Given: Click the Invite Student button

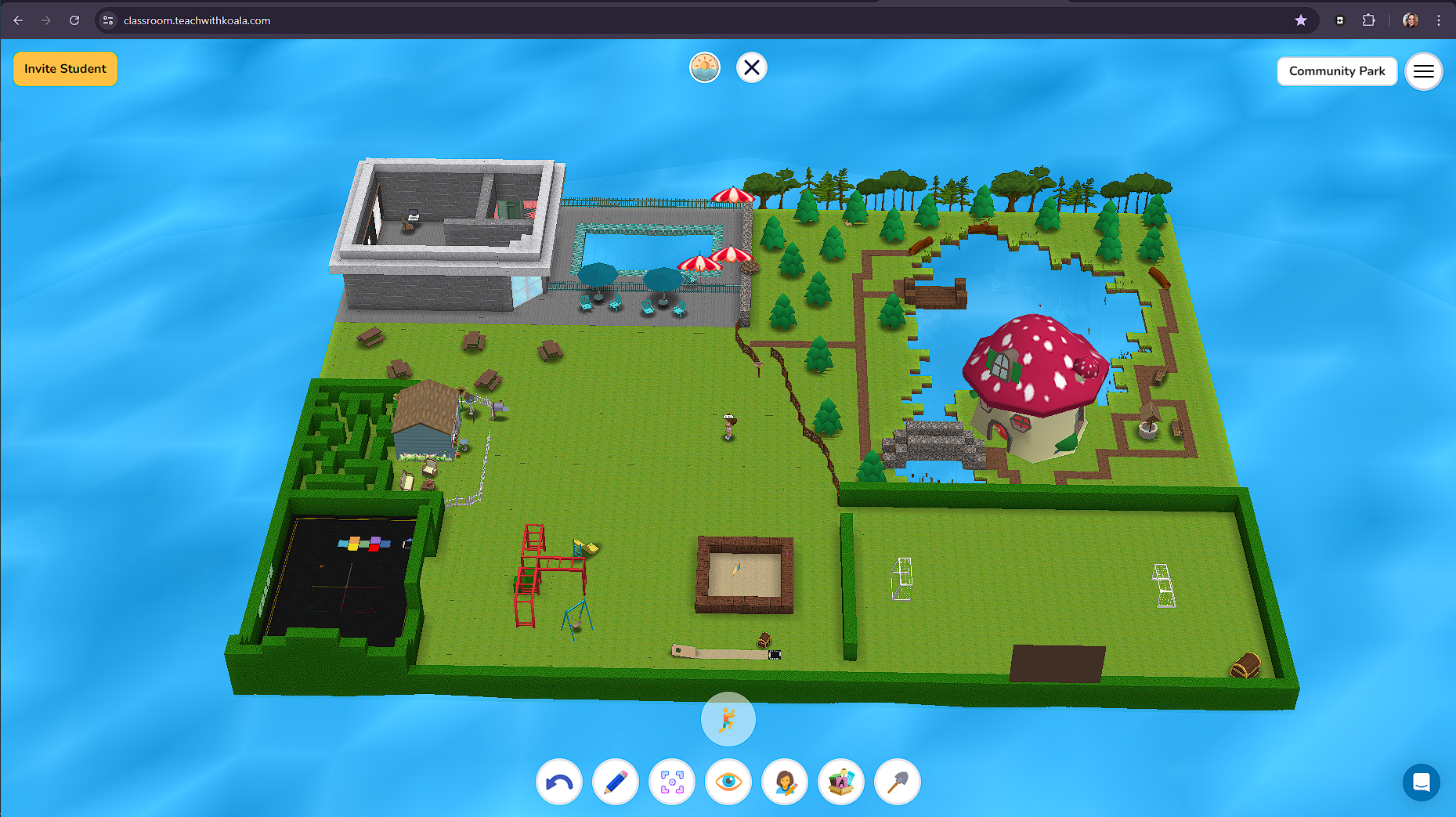Looking at the screenshot, I should tap(65, 68).
